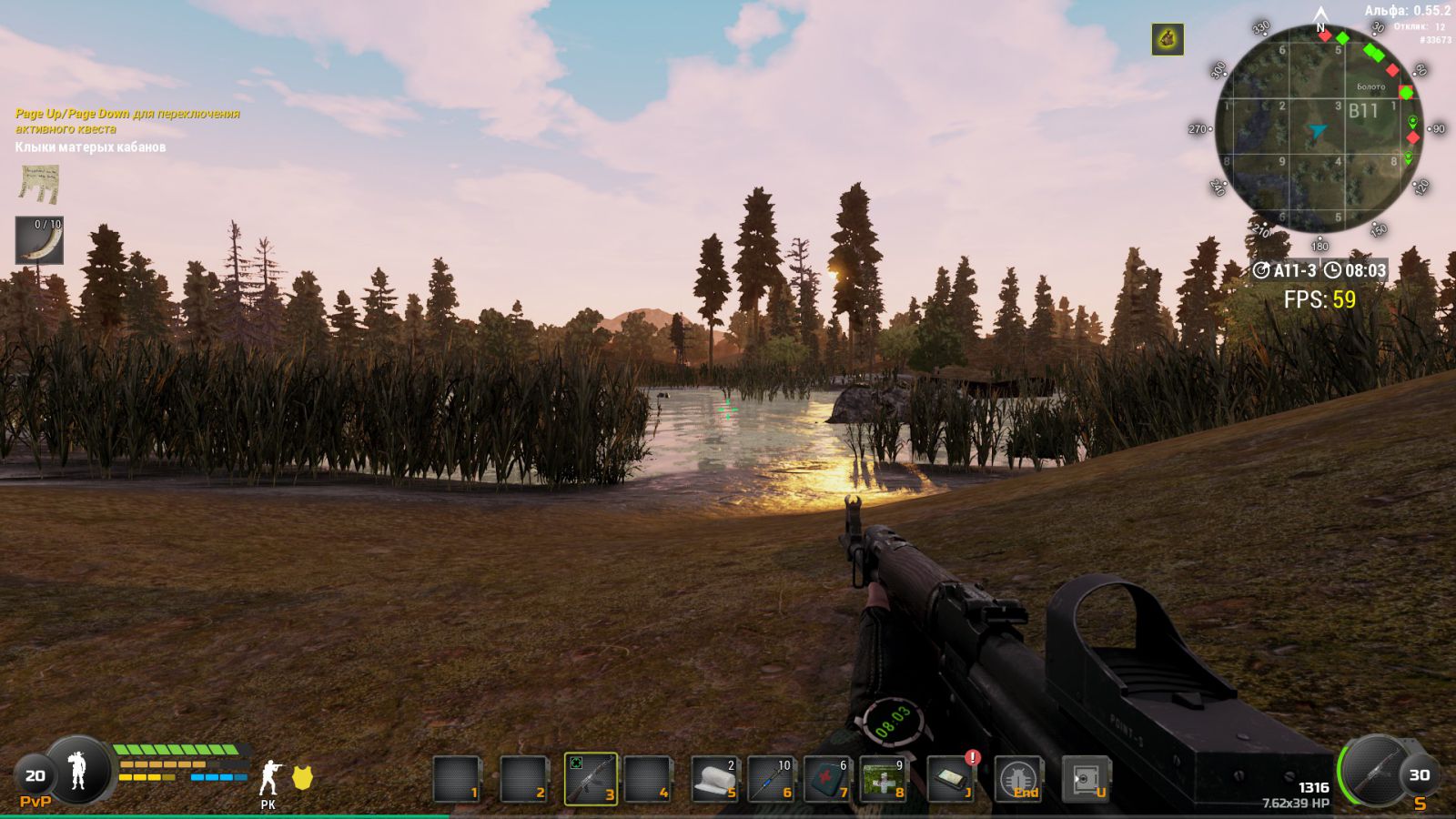Open the safe storage icon

pyautogui.click(x=1086, y=780)
